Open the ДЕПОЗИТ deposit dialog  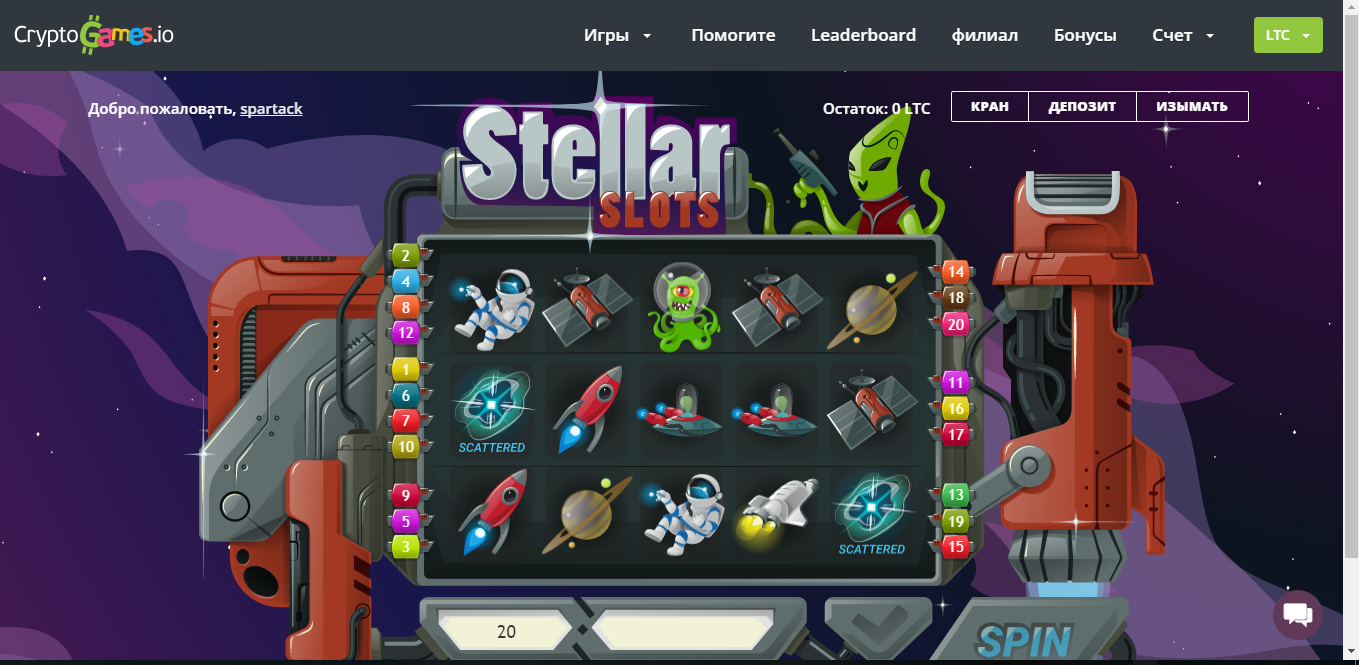[x=1082, y=107]
